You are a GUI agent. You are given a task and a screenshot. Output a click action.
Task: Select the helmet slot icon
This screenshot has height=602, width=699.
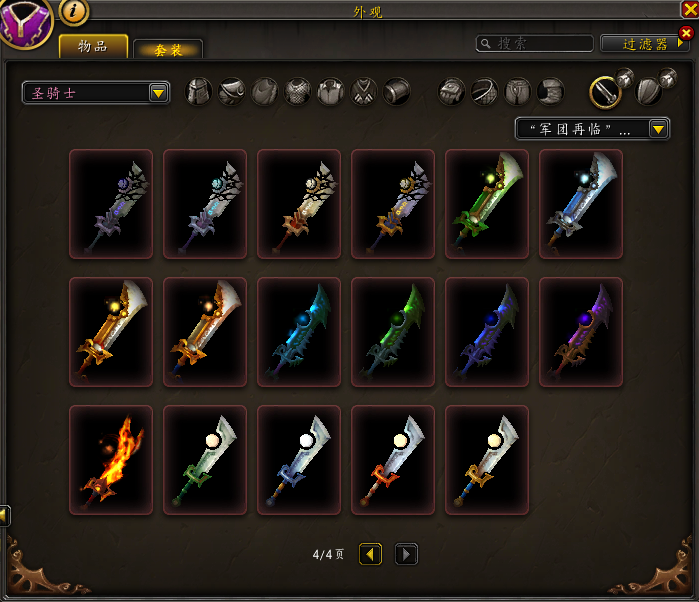click(200, 92)
